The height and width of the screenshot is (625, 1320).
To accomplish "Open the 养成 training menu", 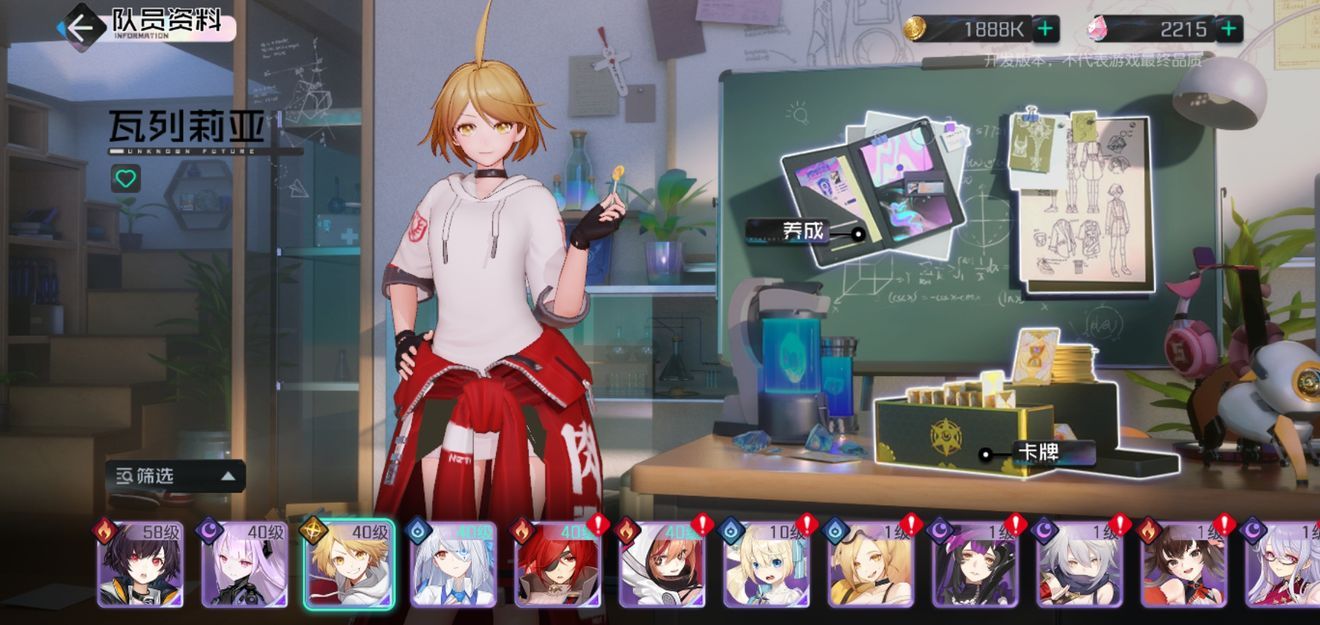I will [805, 232].
